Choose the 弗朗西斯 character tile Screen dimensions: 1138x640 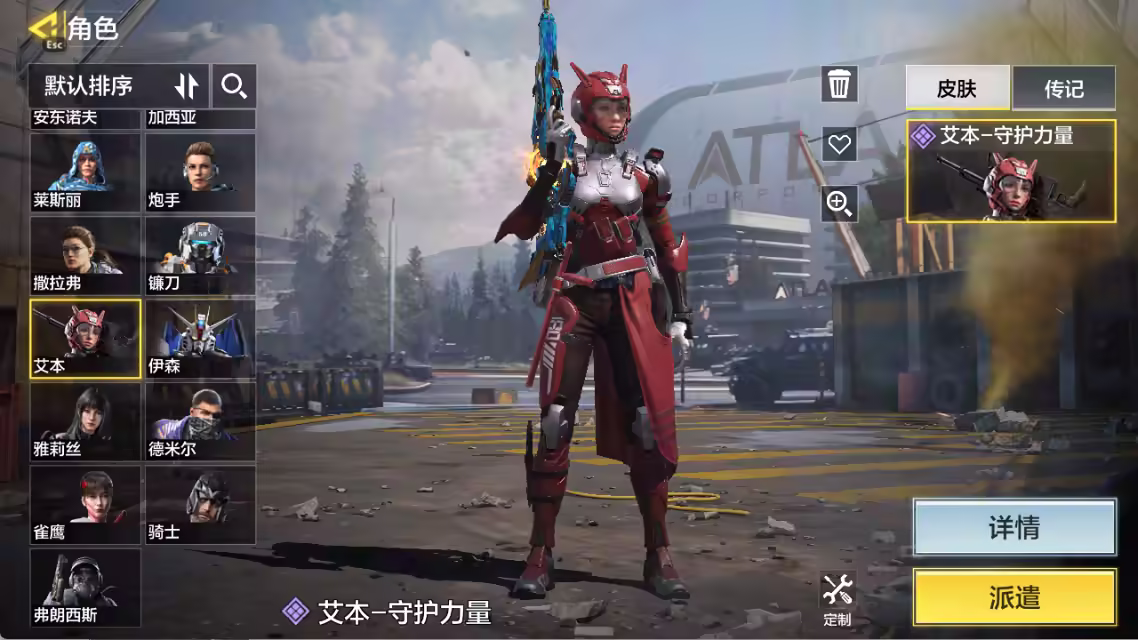pos(85,587)
